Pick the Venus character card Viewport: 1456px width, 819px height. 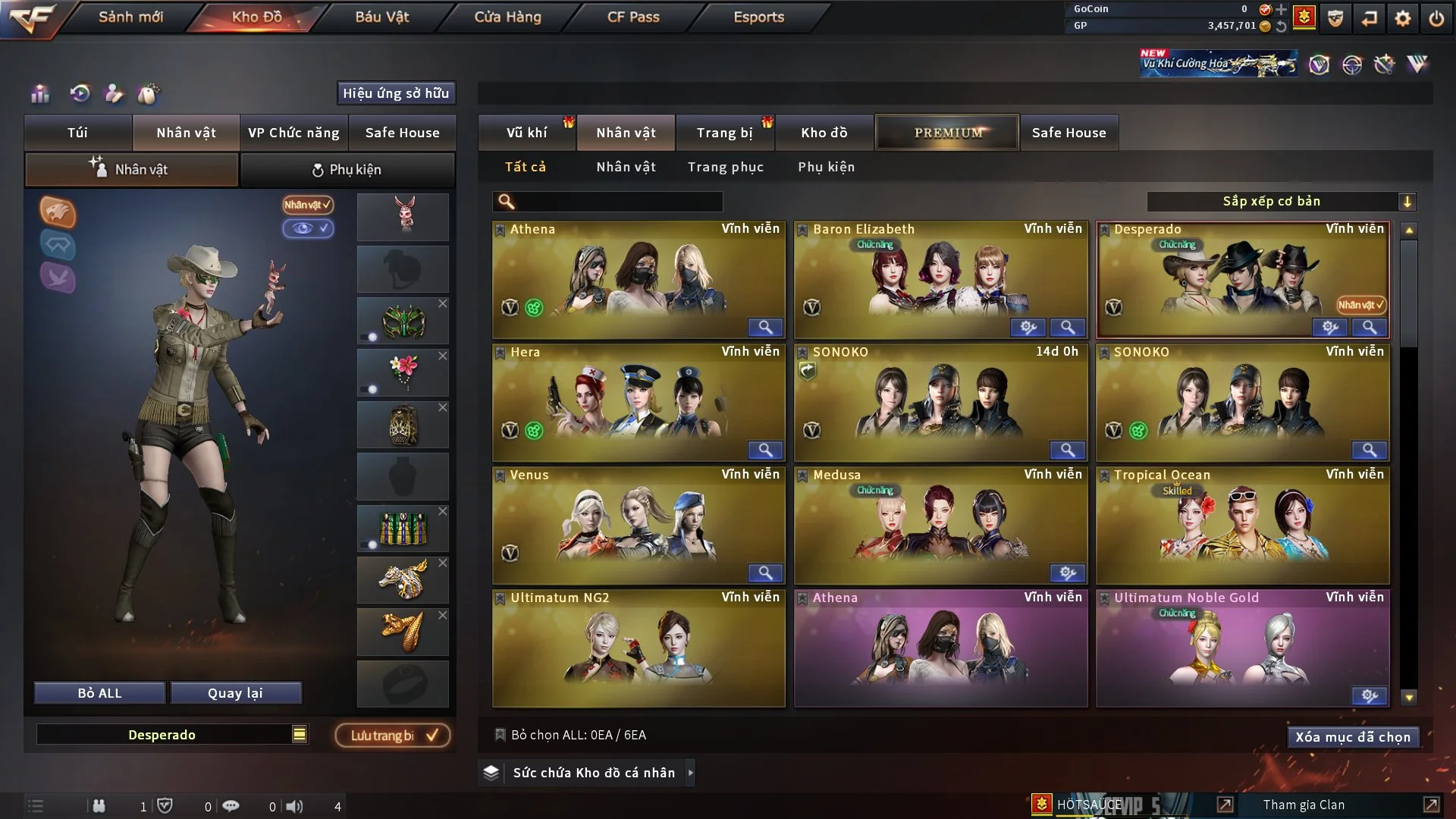(639, 525)
